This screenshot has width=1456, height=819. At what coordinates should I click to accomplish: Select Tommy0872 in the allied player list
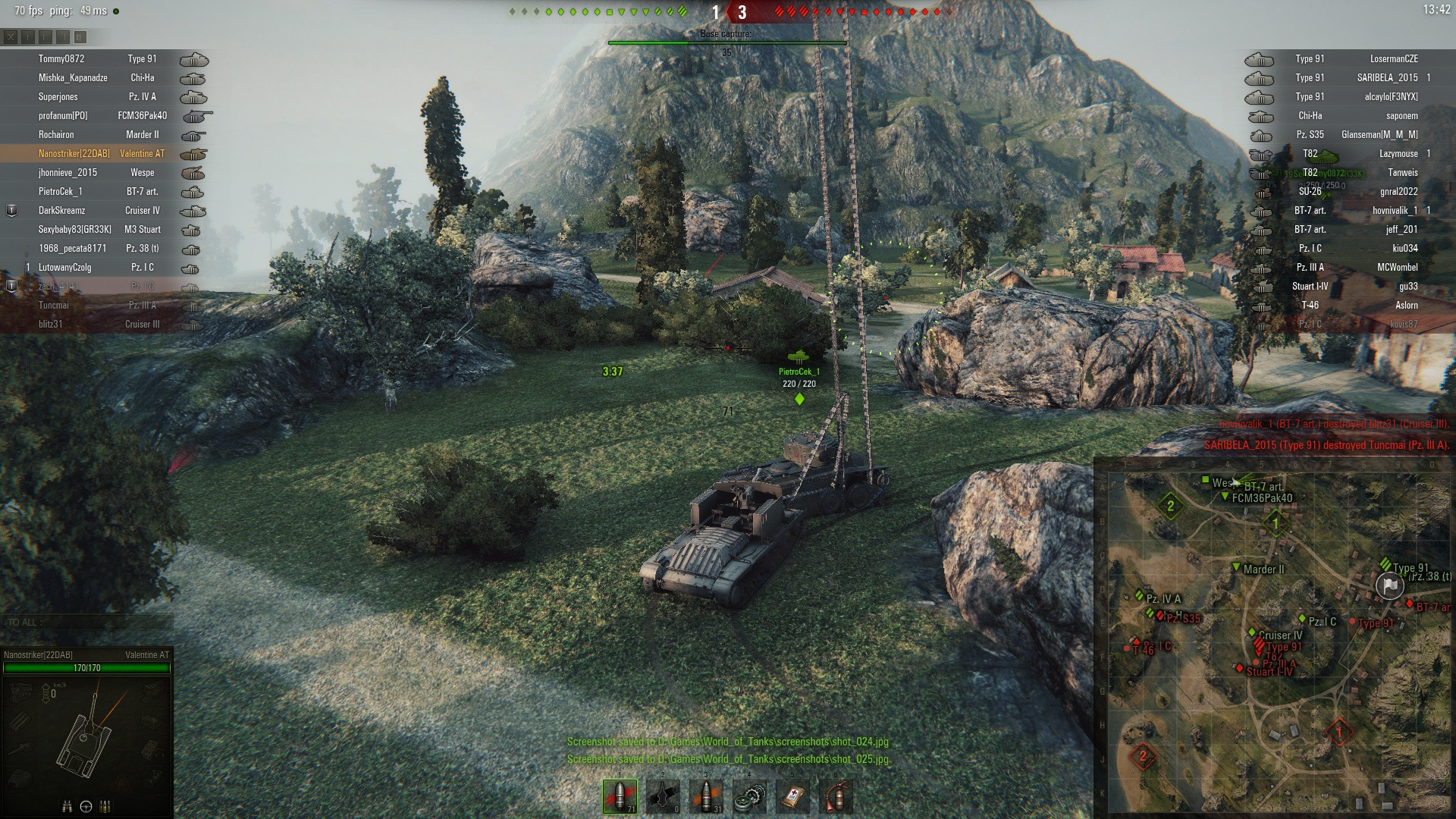(x=61, y=59)
